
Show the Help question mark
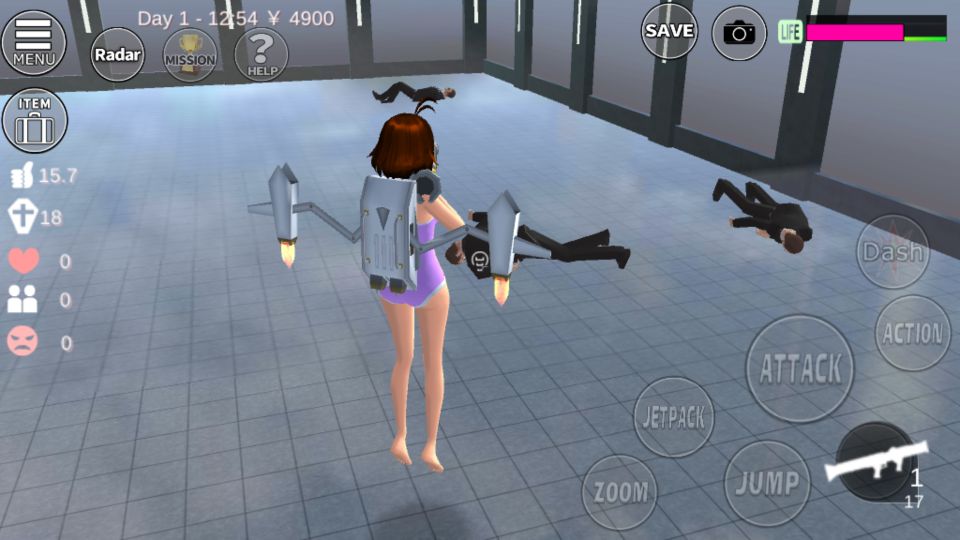[x=261, y=54]
